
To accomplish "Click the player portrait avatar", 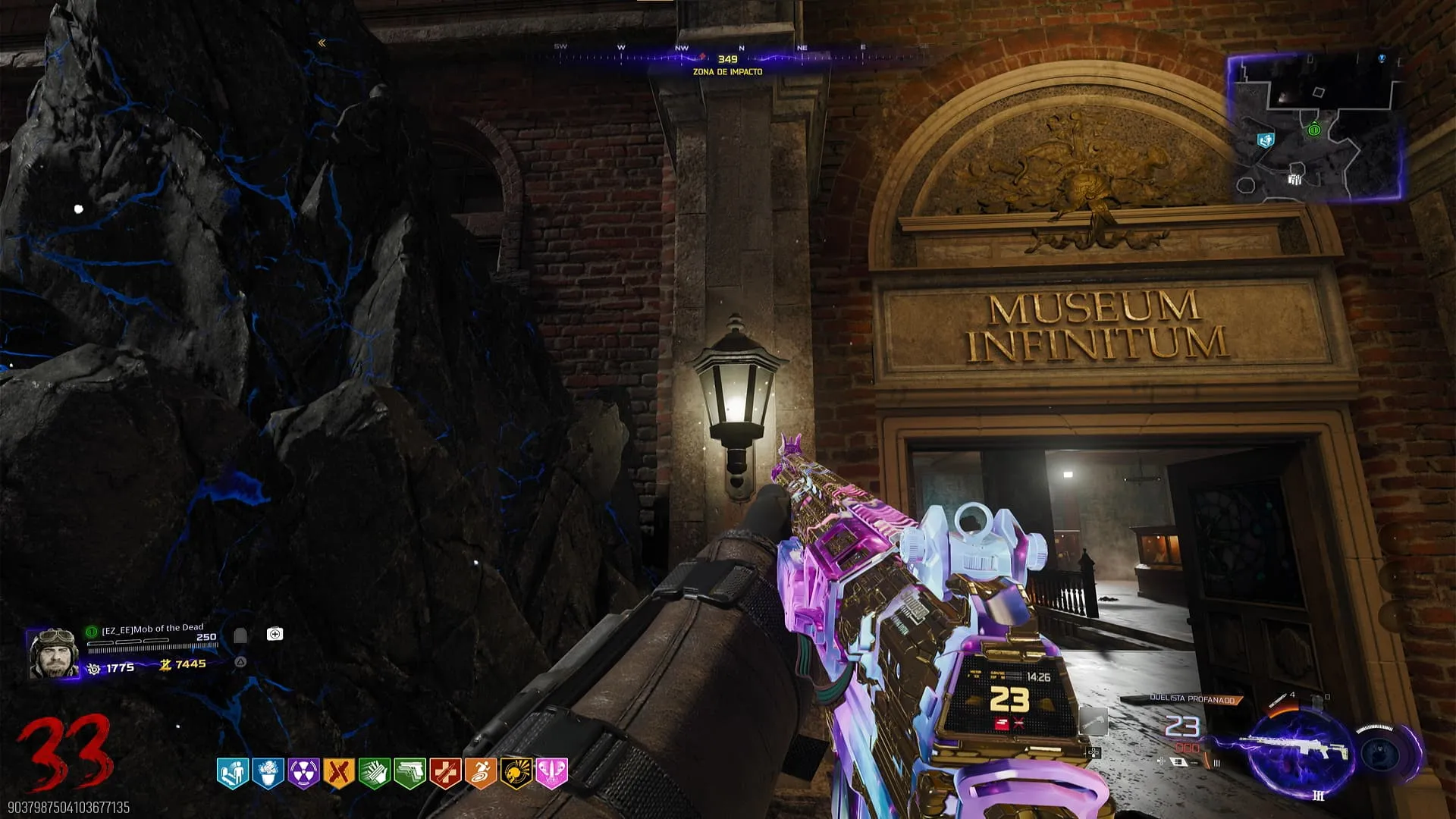I will [53, 652].
